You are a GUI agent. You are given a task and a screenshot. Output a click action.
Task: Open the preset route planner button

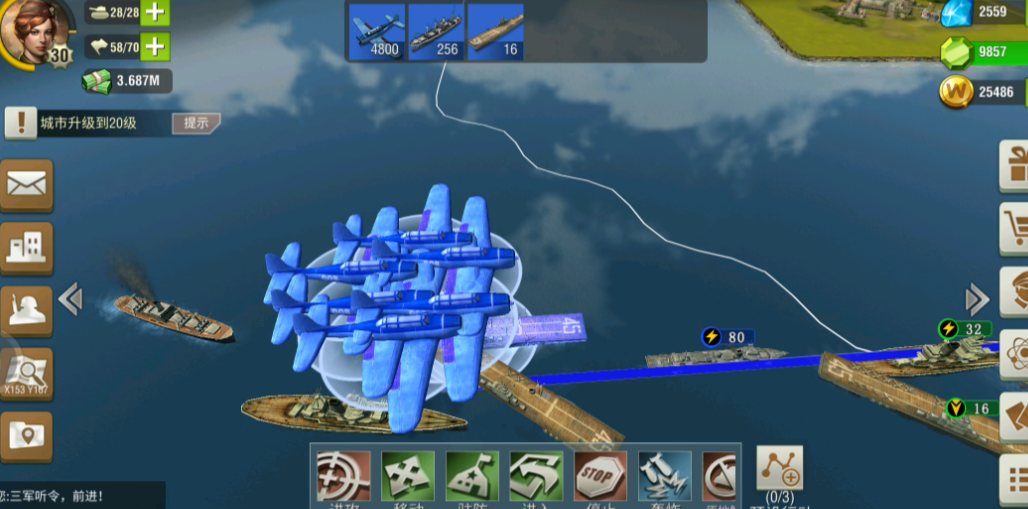779,468
